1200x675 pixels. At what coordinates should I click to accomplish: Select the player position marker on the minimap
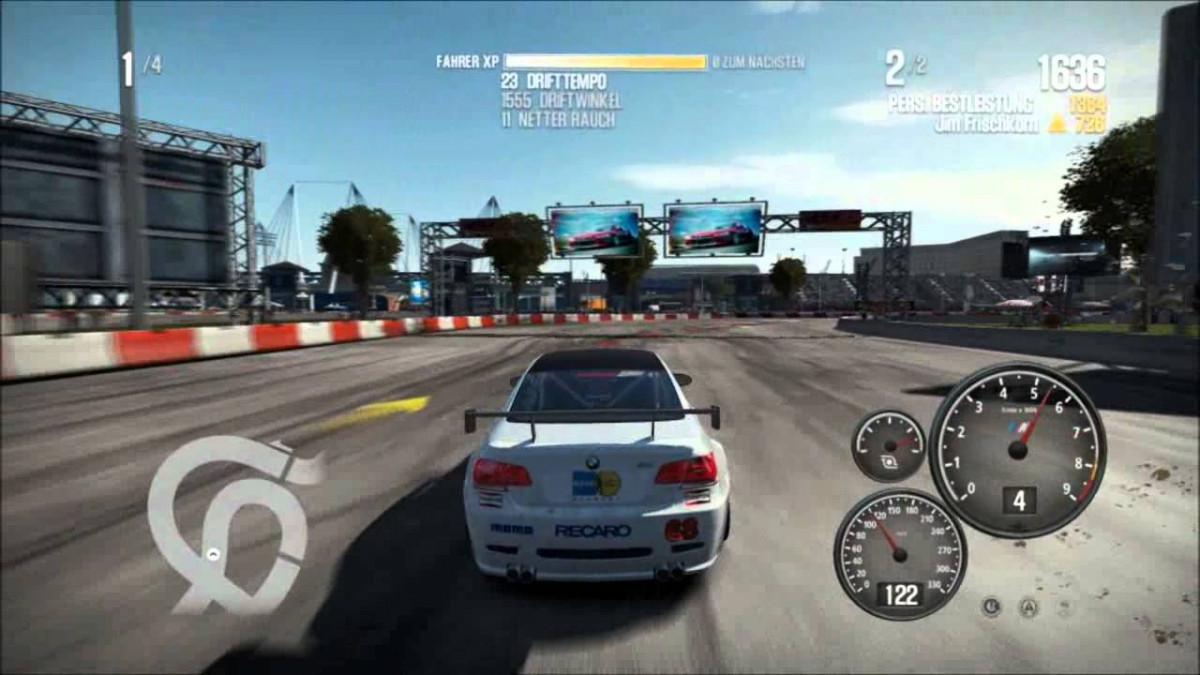213,553
